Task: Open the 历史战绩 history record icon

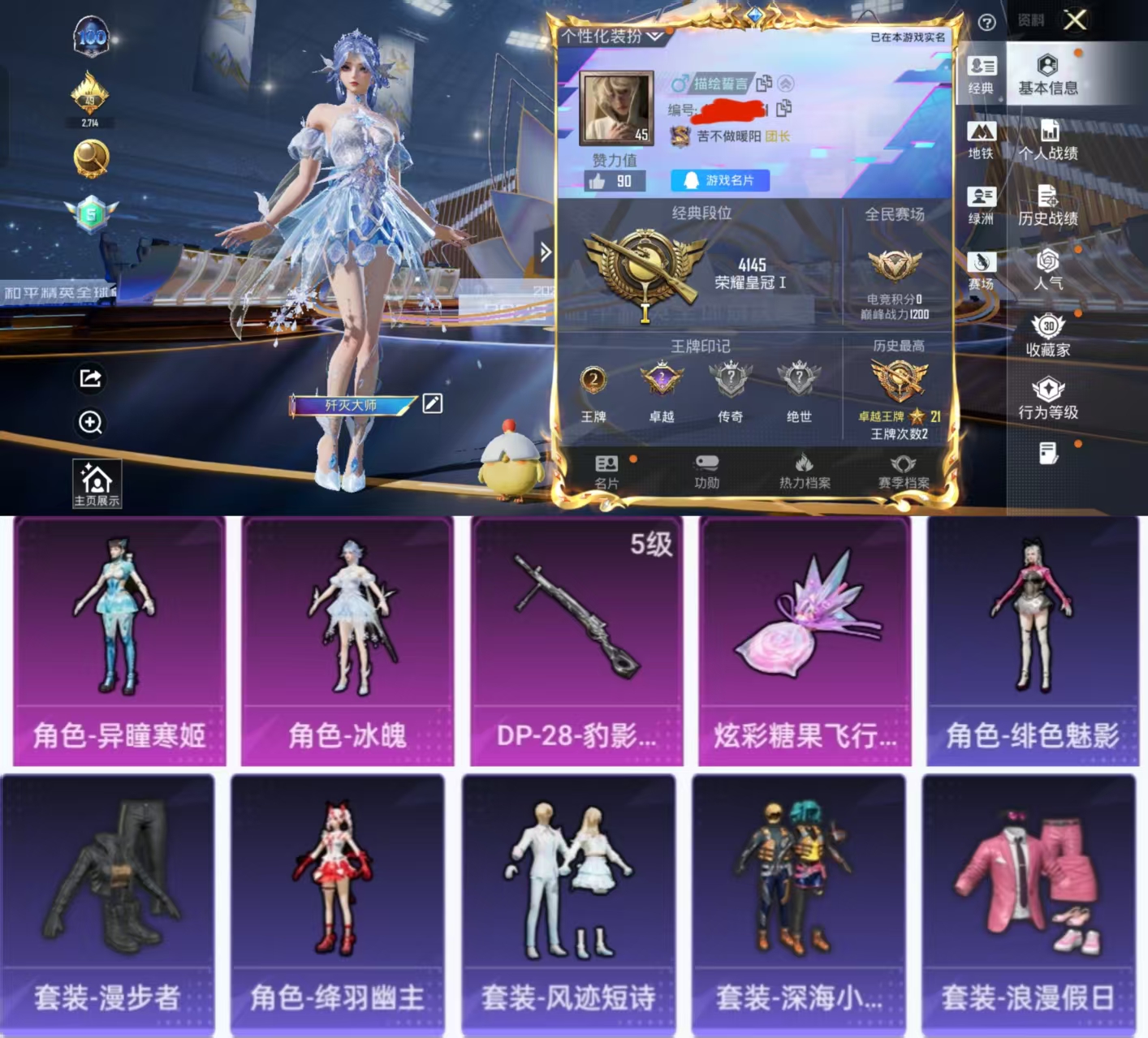Action: [x=1049, y=201]
